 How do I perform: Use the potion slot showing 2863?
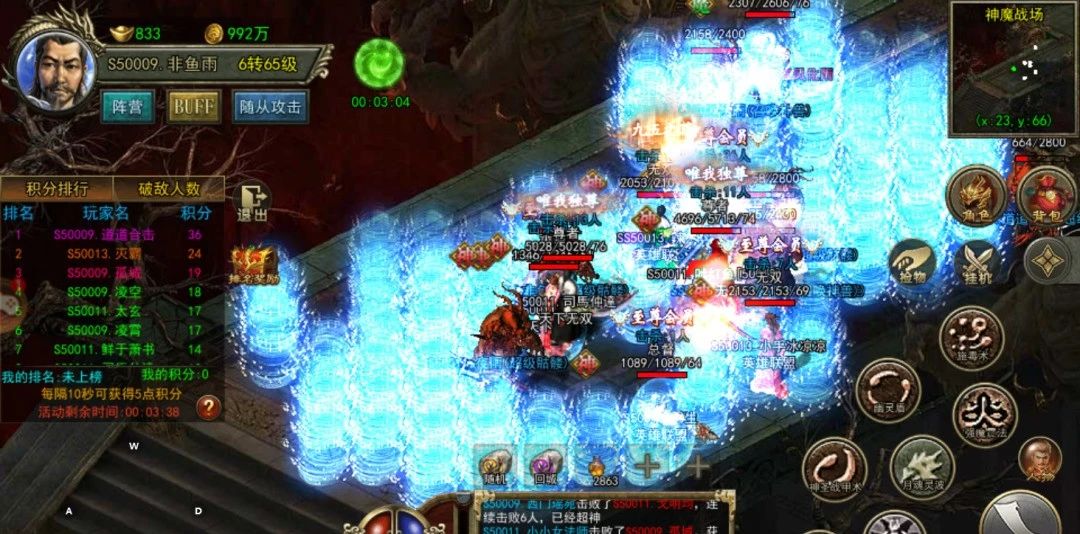pos(598,465)
